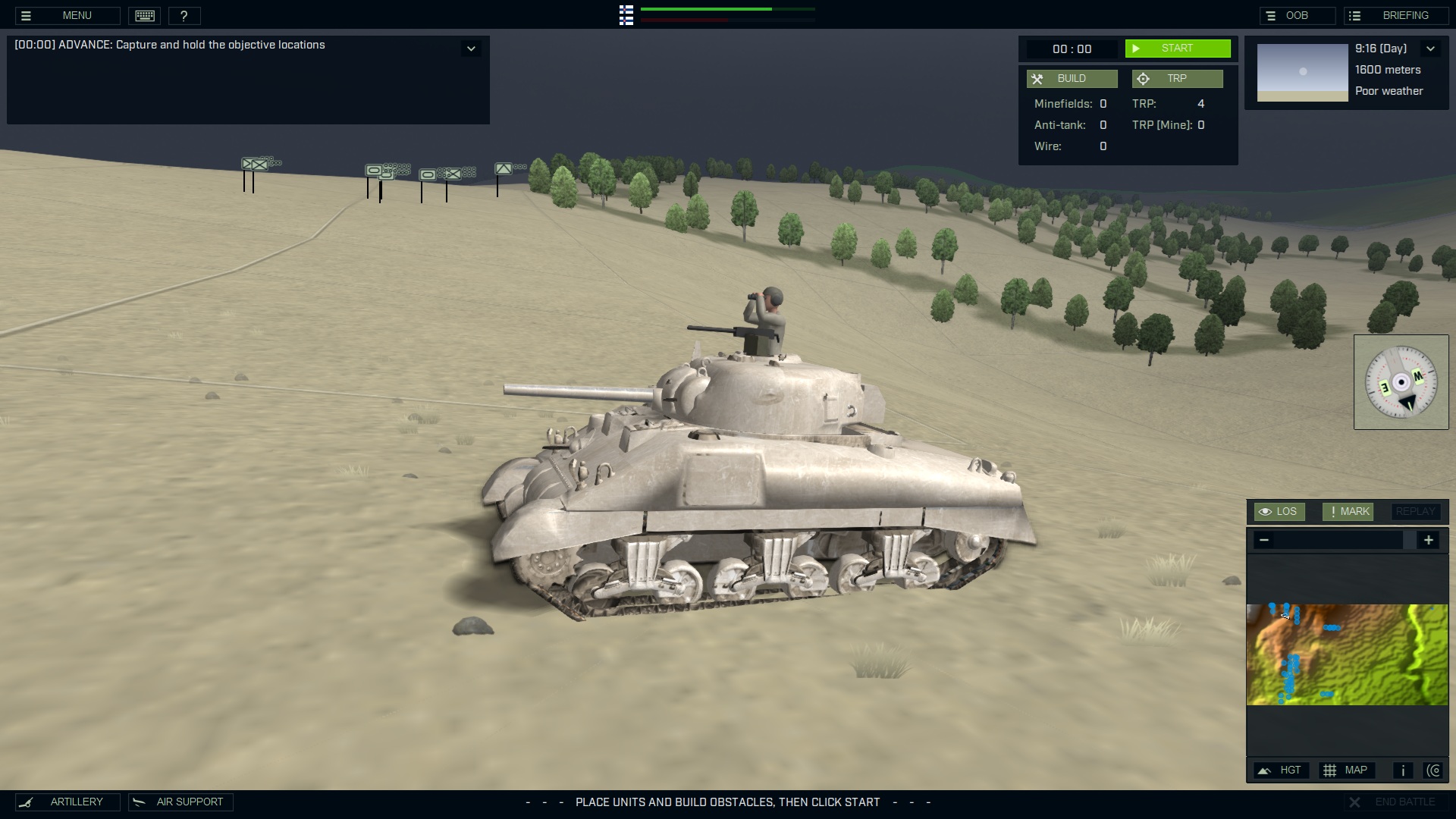Toggle the LOS line of sight view
The image size is (1456, 819).
coord(1279,511)
